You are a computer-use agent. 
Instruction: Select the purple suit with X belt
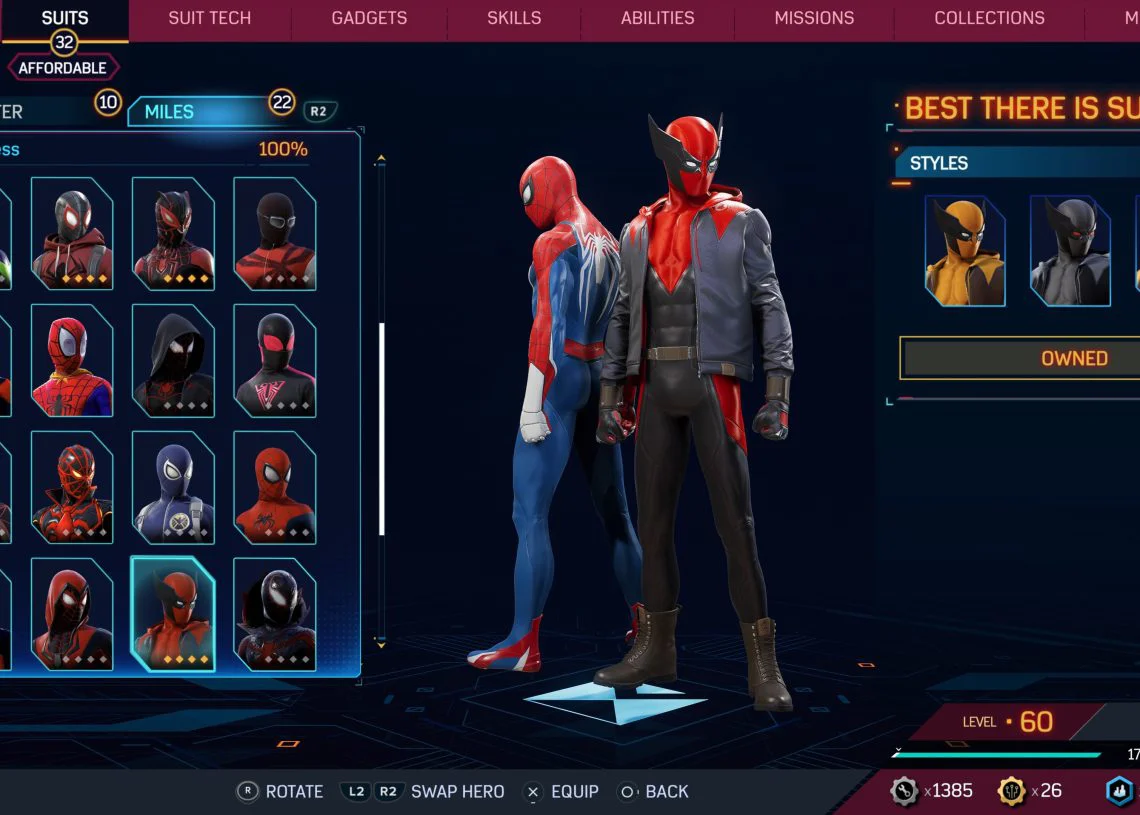tap(173, 487)
